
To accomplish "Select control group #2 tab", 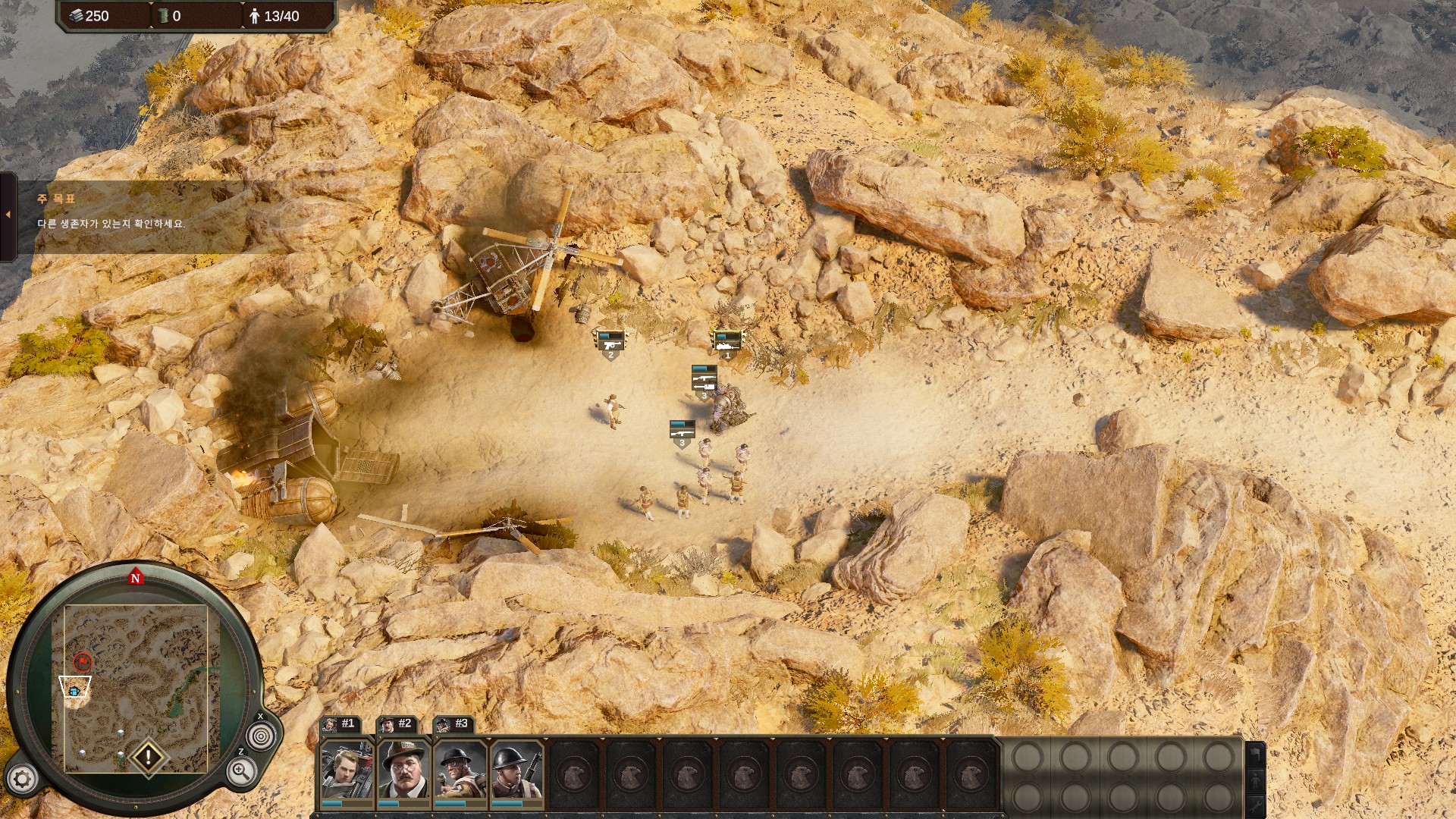I will point(397,724).
